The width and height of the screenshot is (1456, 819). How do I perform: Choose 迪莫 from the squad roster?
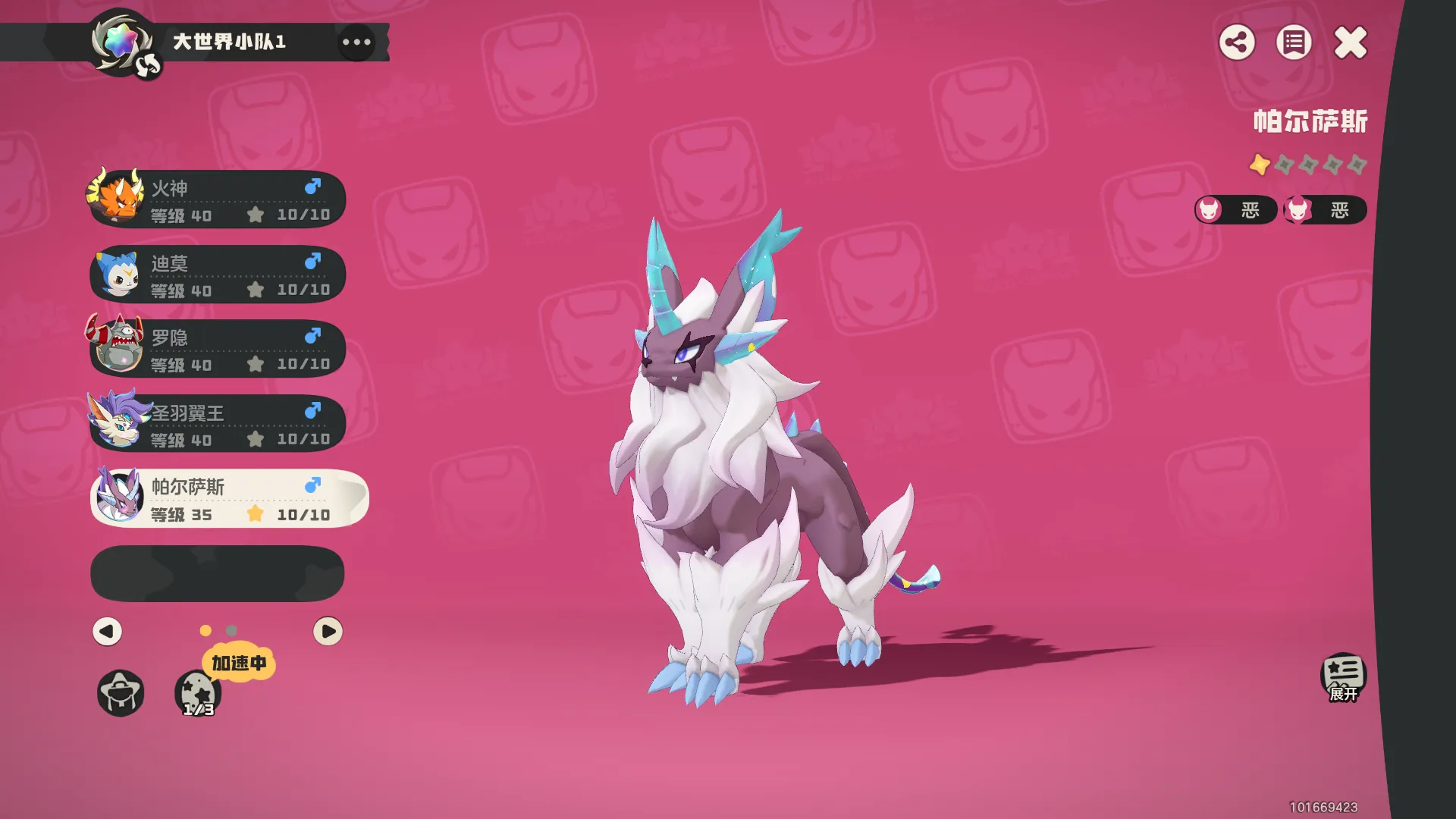(x=218, y=275)
